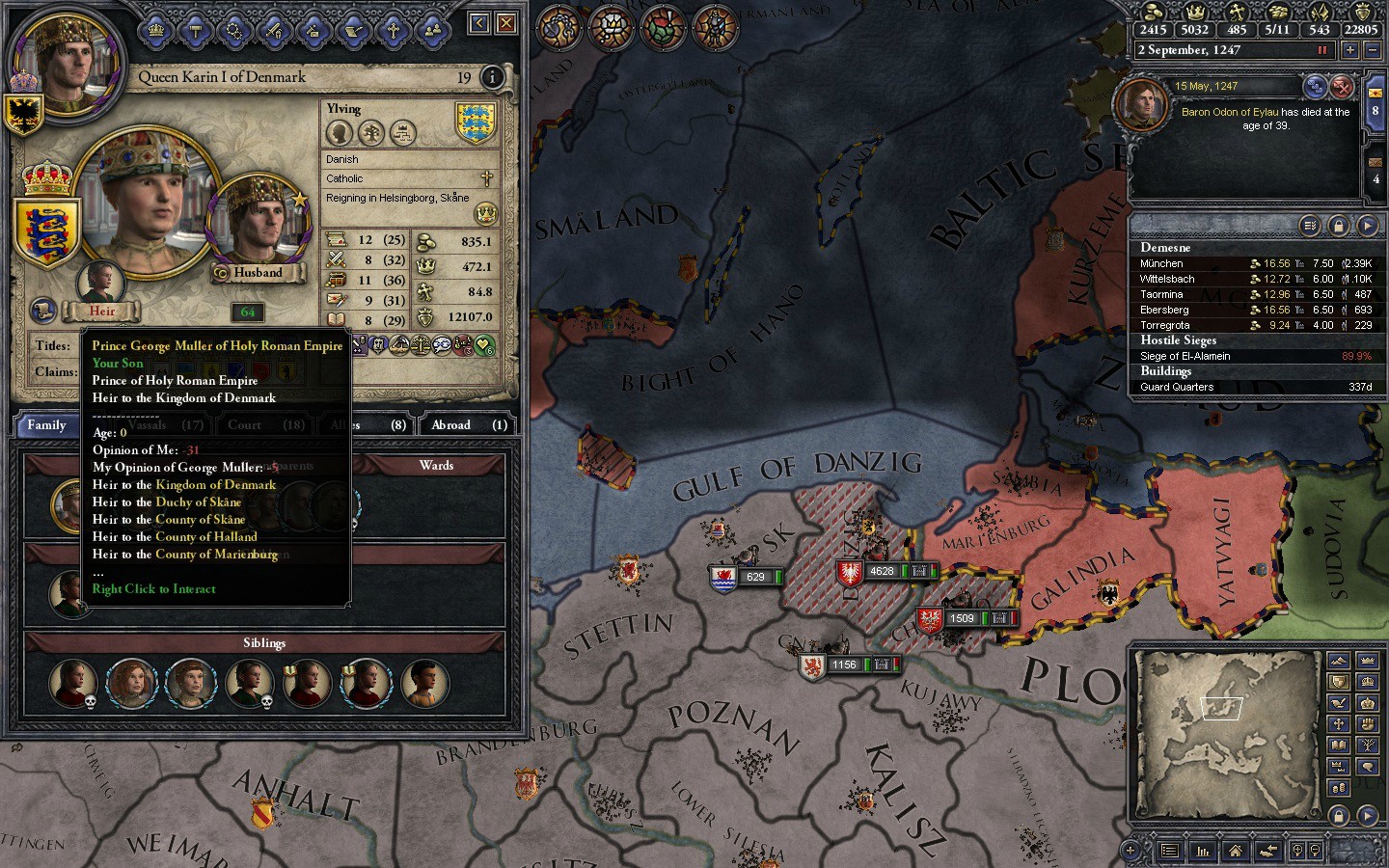
Task: Open the ledger bar-chart button
Action: (1202, 851)
